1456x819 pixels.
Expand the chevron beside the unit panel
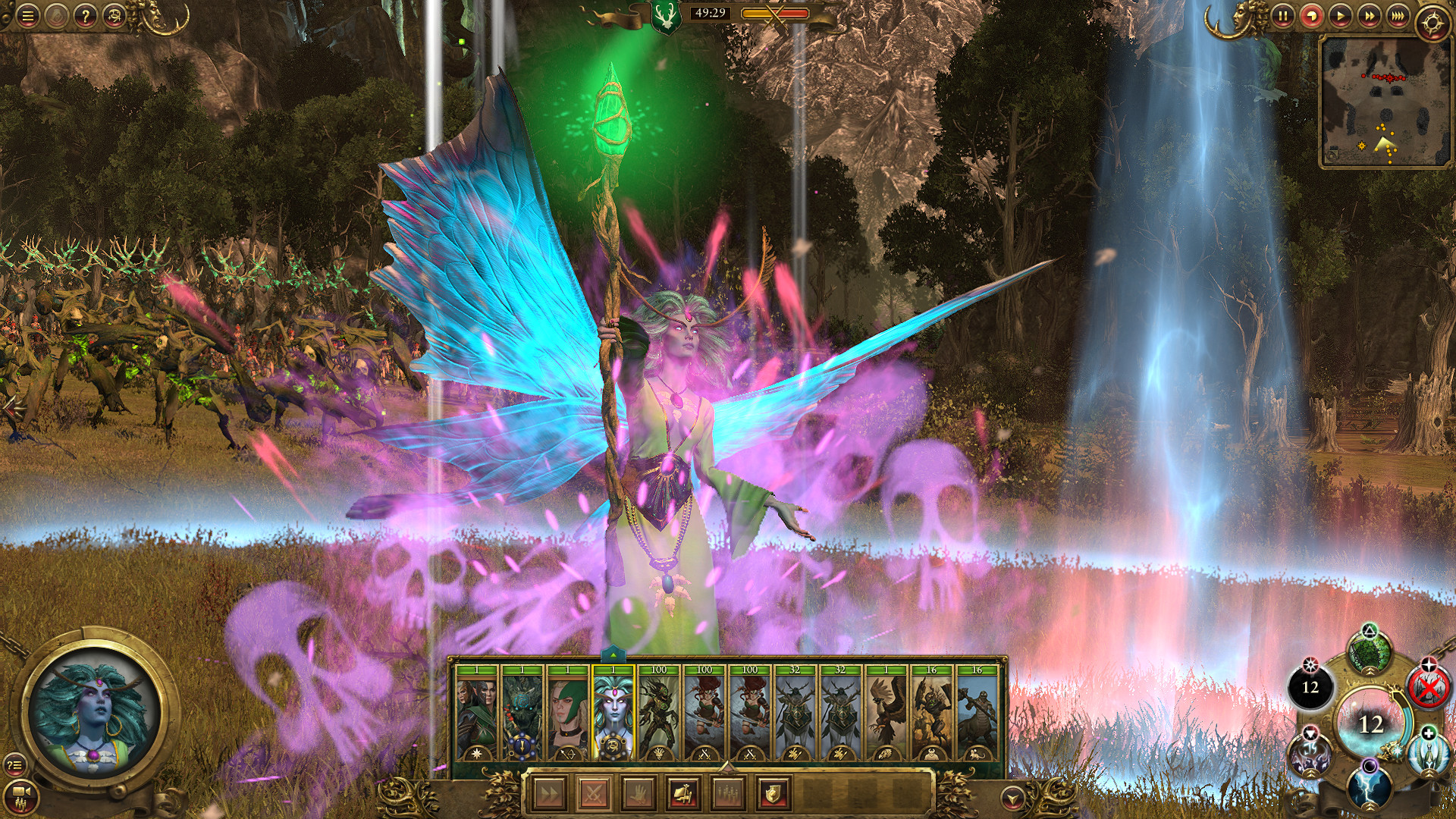click(x=1013, y=799)
